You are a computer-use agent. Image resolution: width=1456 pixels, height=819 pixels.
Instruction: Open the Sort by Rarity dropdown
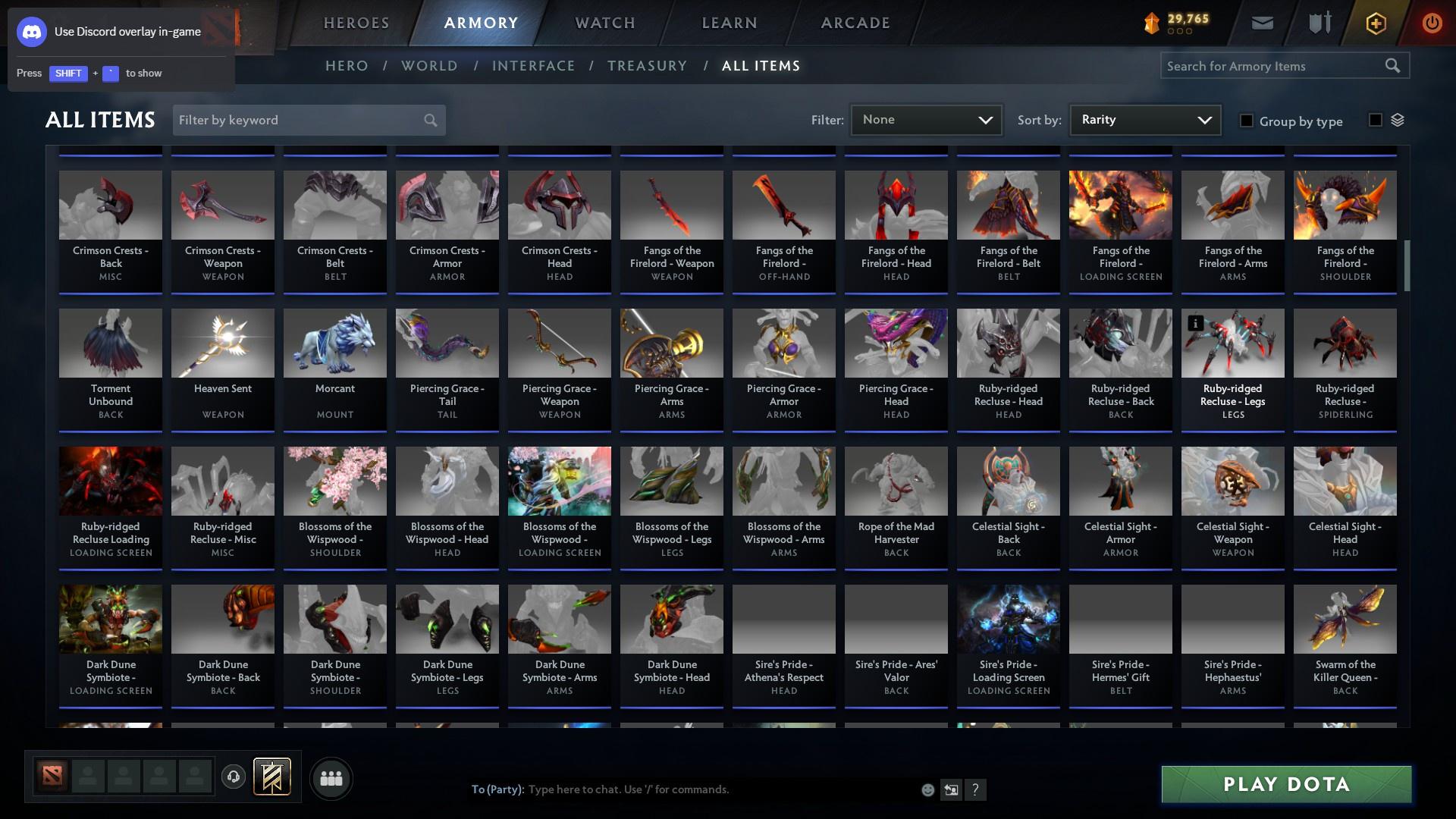click(1144, 119)
